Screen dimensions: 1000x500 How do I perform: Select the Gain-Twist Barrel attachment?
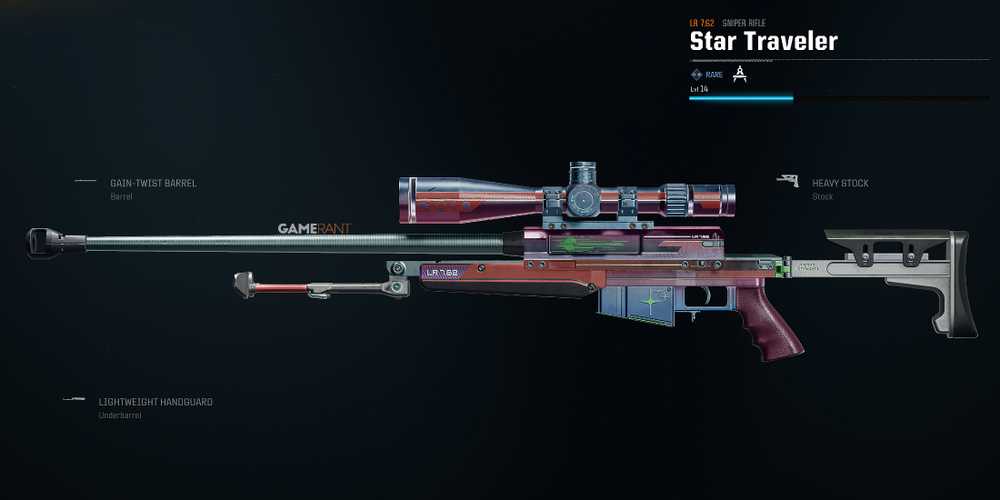pyautogui.click(x=153, y=184)
